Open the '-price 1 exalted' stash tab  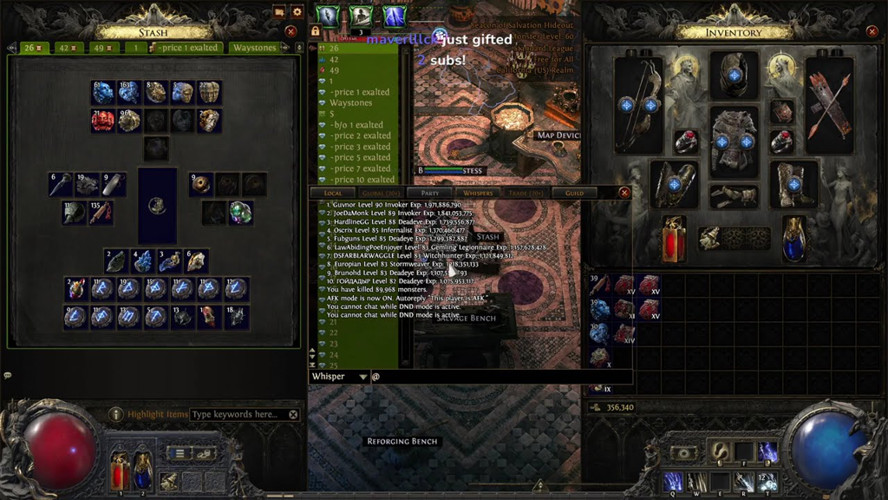pos(187,48)
